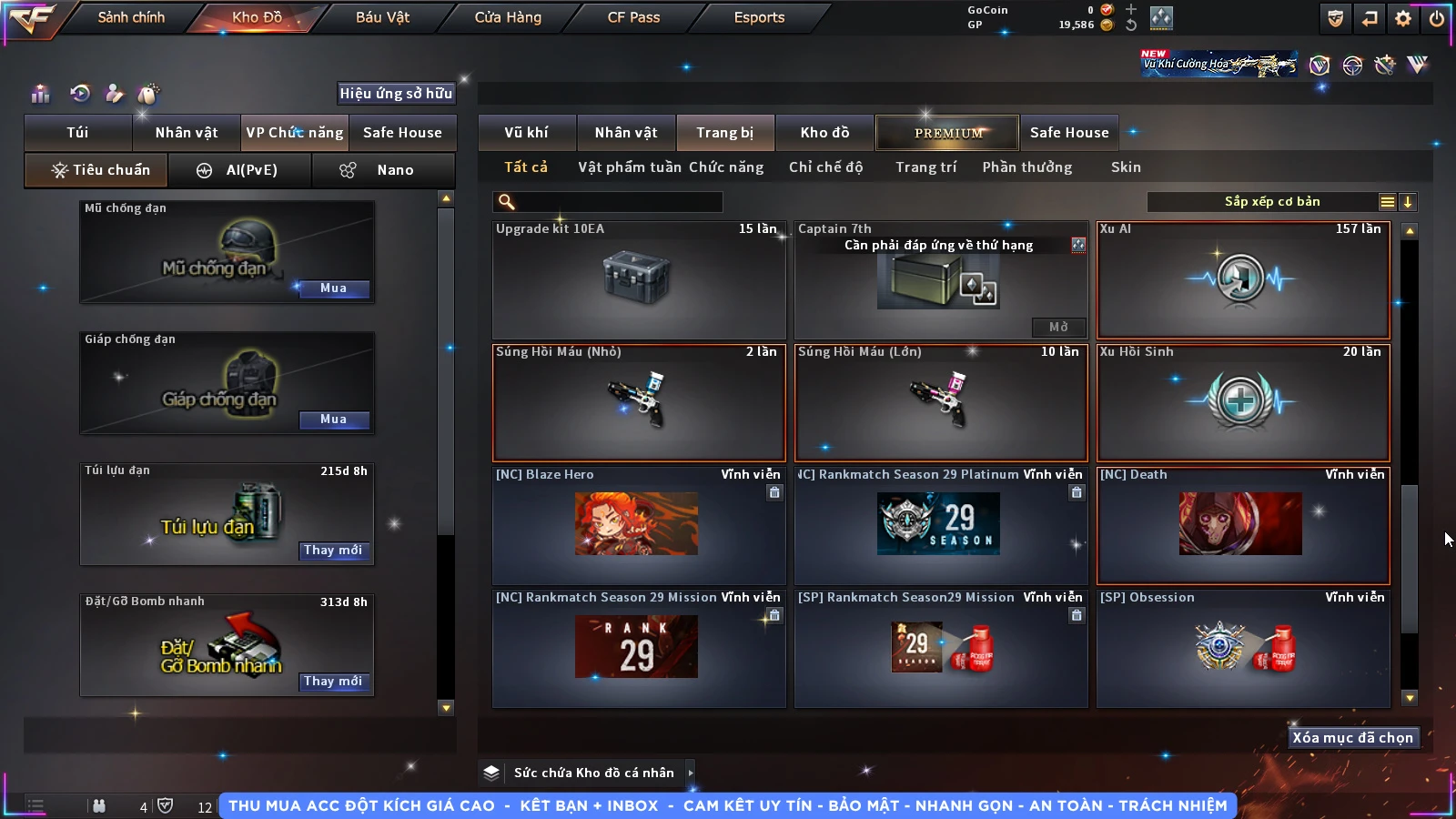This screenshot has width=1456, height=819.
Task: Go to the Cửa Hàng shop
Action: pyautogui.click(x=508, y=17)
